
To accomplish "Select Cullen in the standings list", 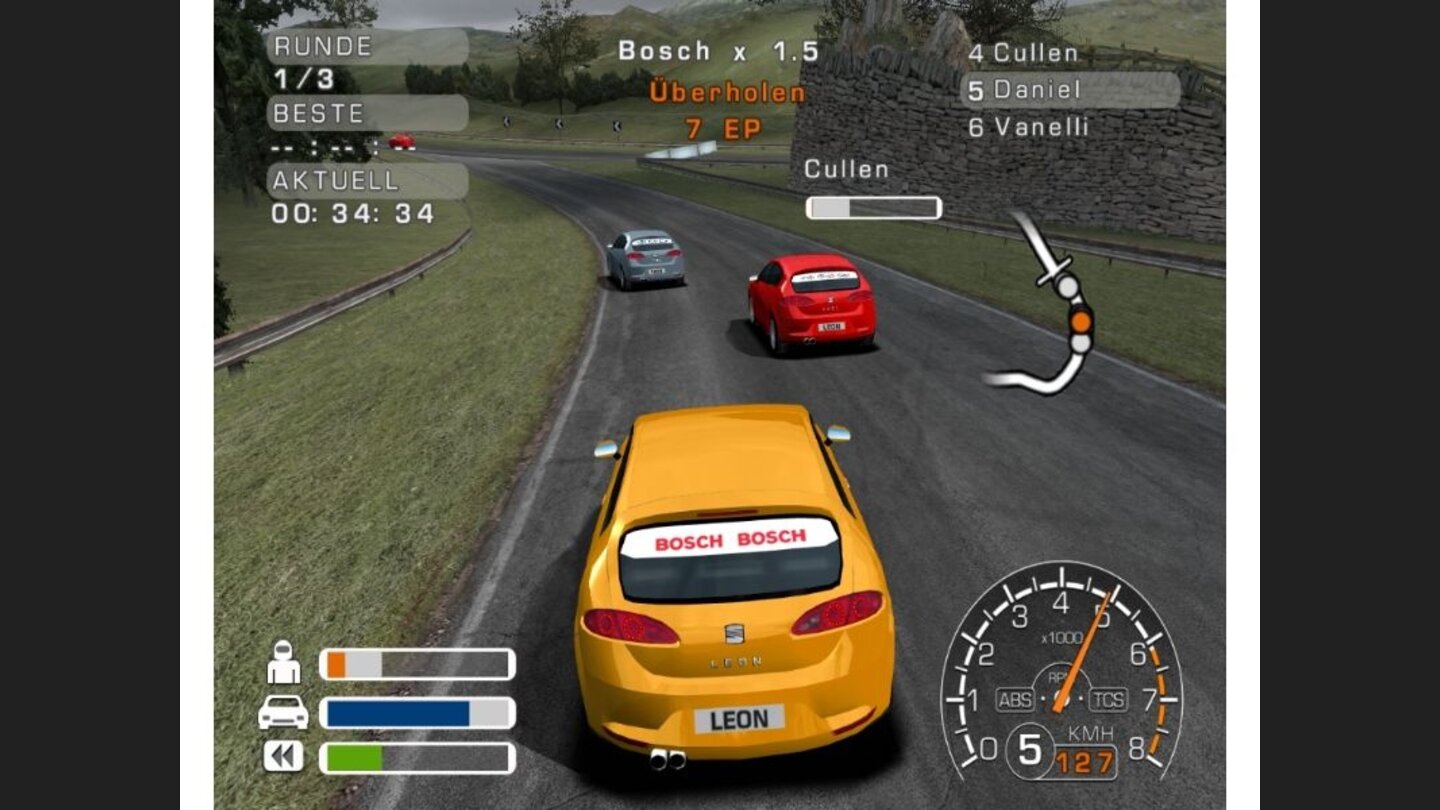I will (x=1022, y=53).
